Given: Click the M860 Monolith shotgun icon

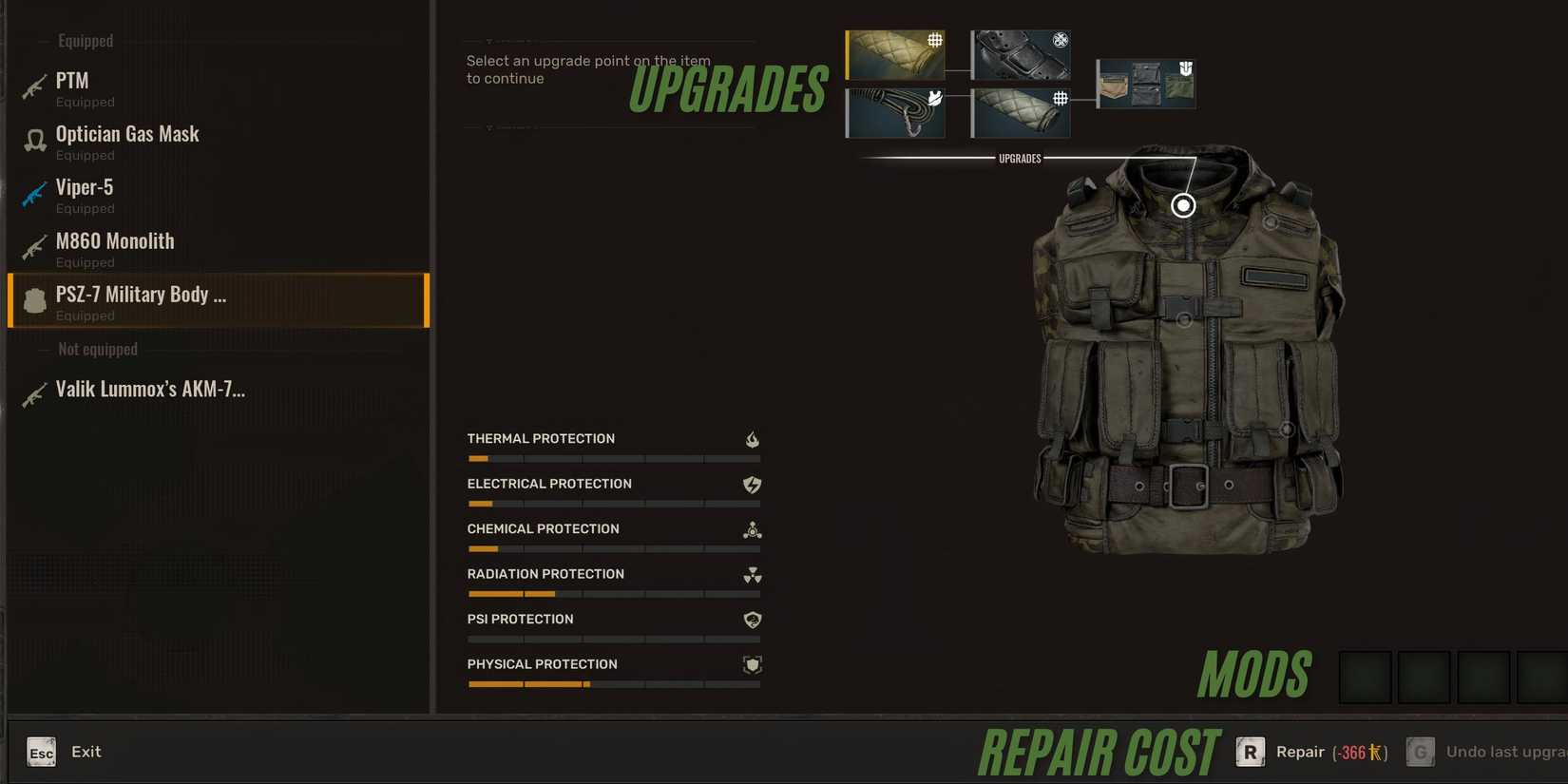Looking at the screenshot, I should (33, 247).
